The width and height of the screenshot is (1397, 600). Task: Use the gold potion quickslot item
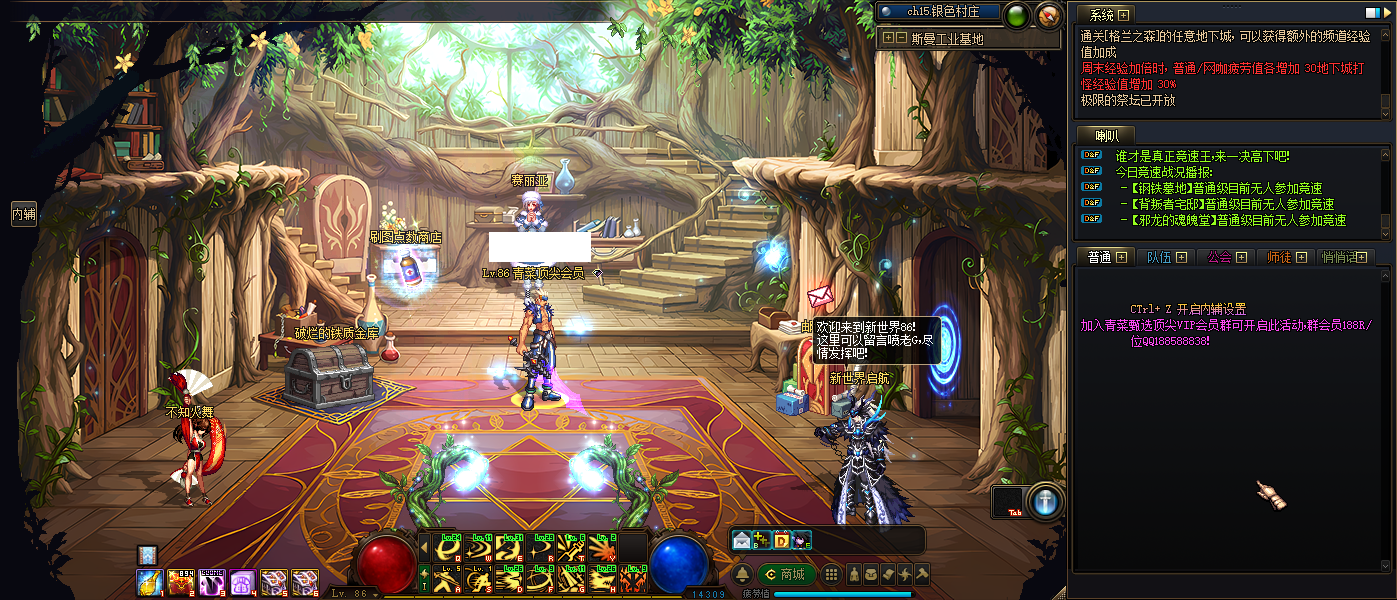pos(150,581)
